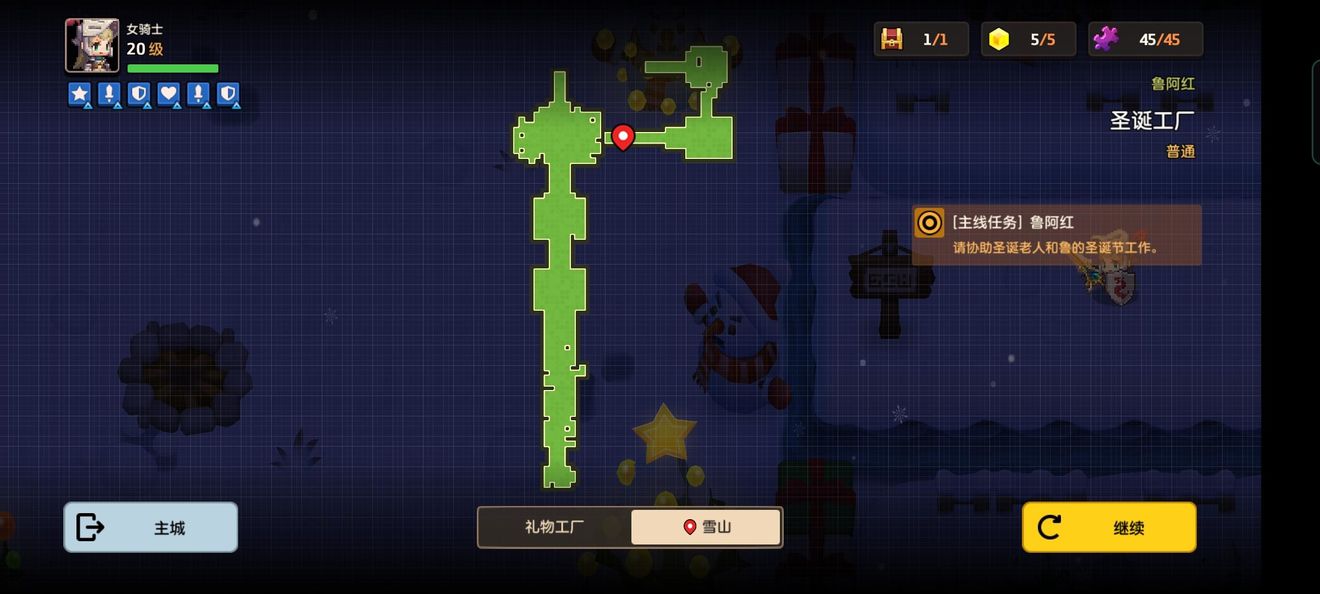Select the 雪山 map tab

click(x=706, y=527)
